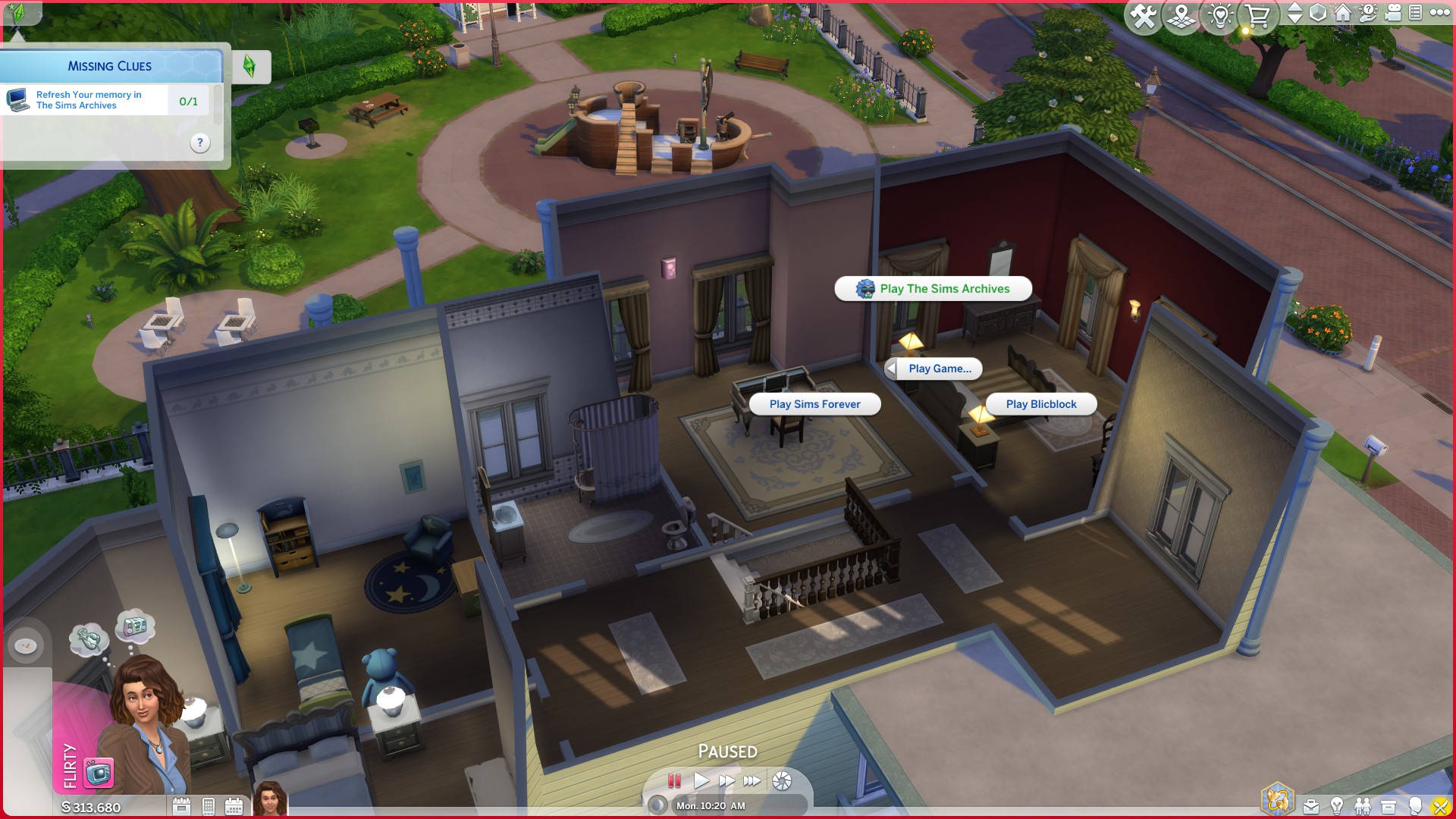Open the video capture camera icon

[1392, 13]
